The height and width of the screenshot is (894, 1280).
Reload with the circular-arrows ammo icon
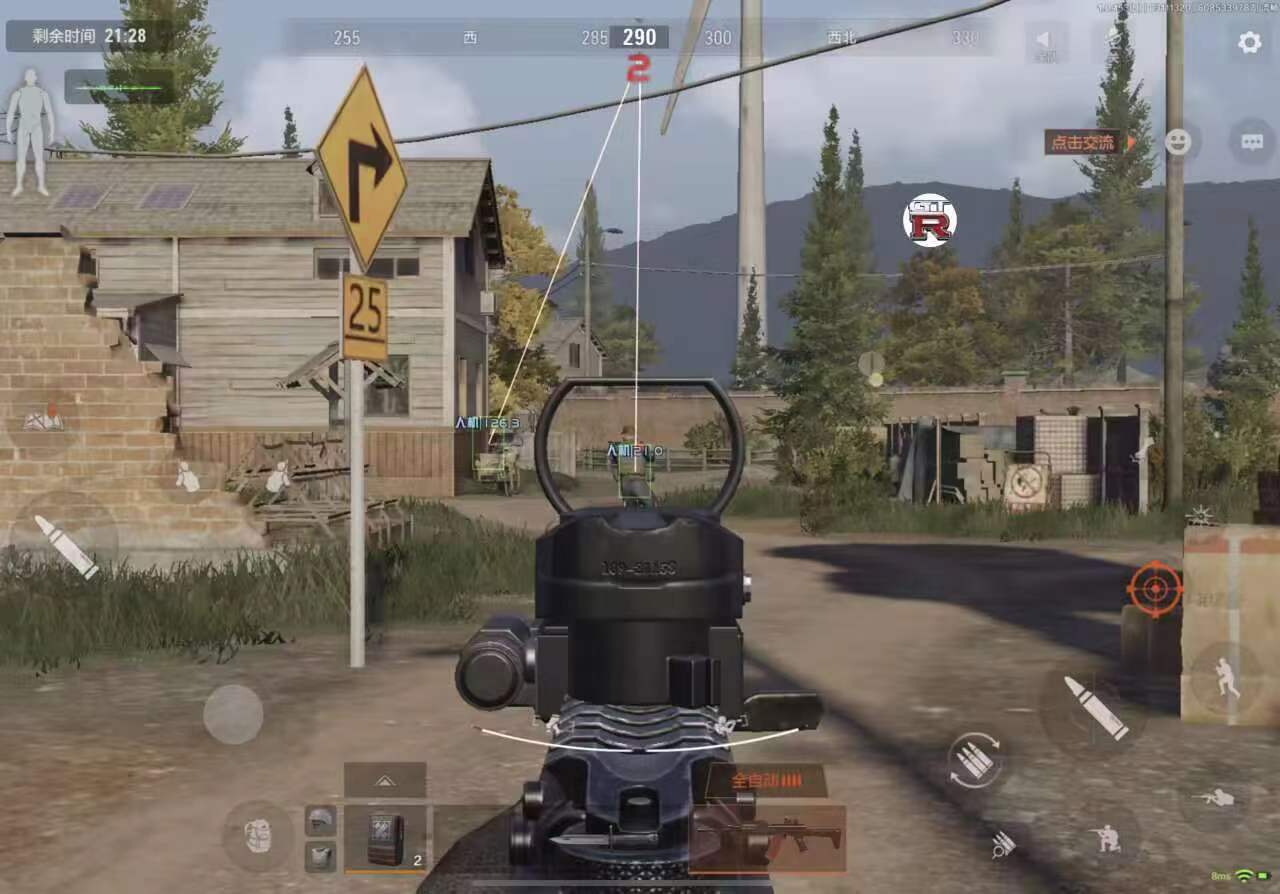(975, 760)
